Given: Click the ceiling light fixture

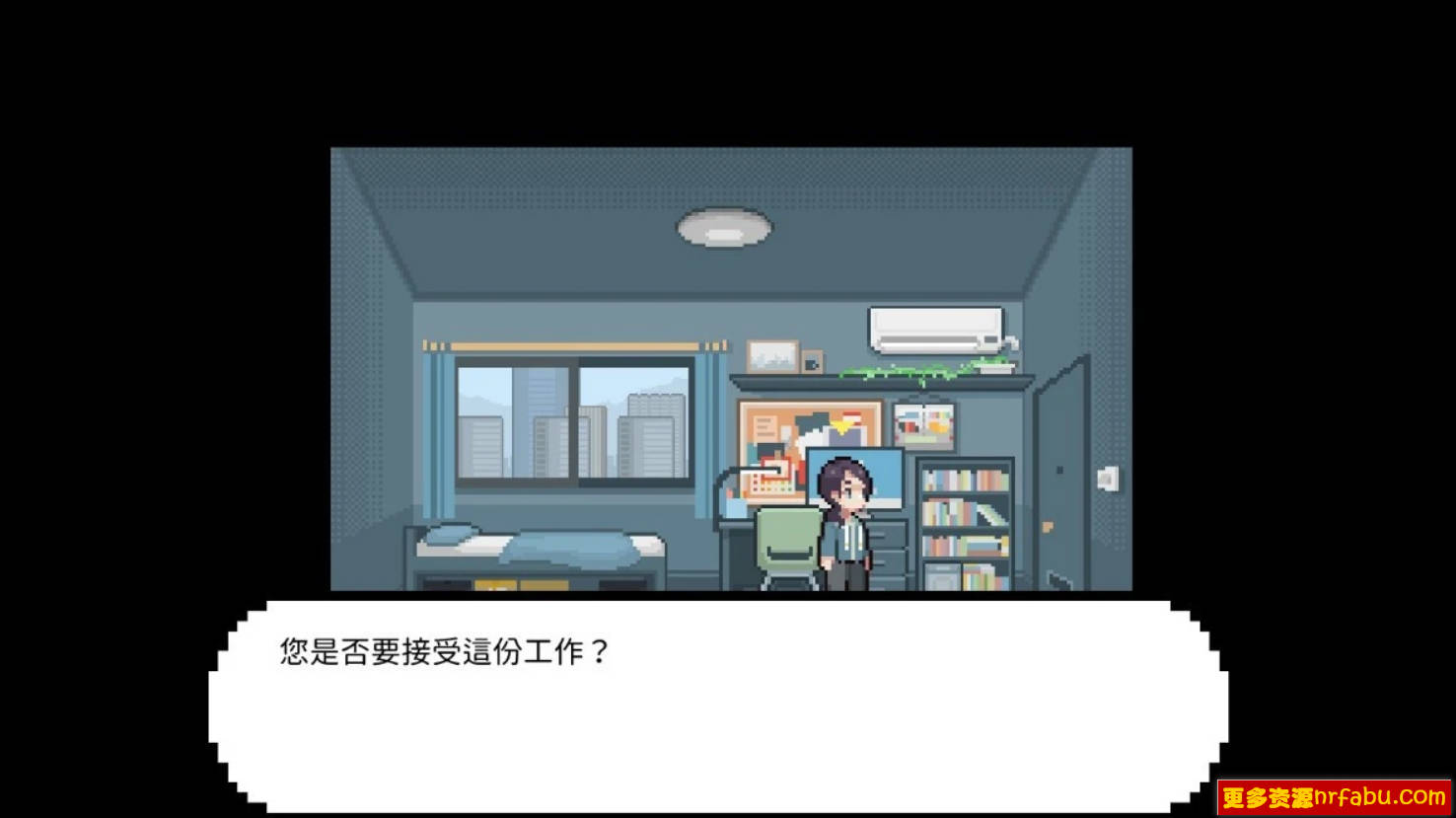Looking at the screenshot, I should pyautogui.click(x=722, y=225).
